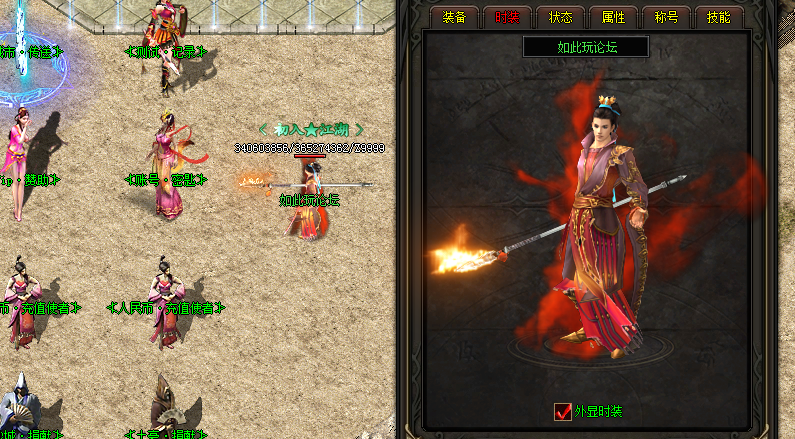This screenshot has height=439, width=795.
Task: Select the 时装 fashion tab
Action: point(507,17)
